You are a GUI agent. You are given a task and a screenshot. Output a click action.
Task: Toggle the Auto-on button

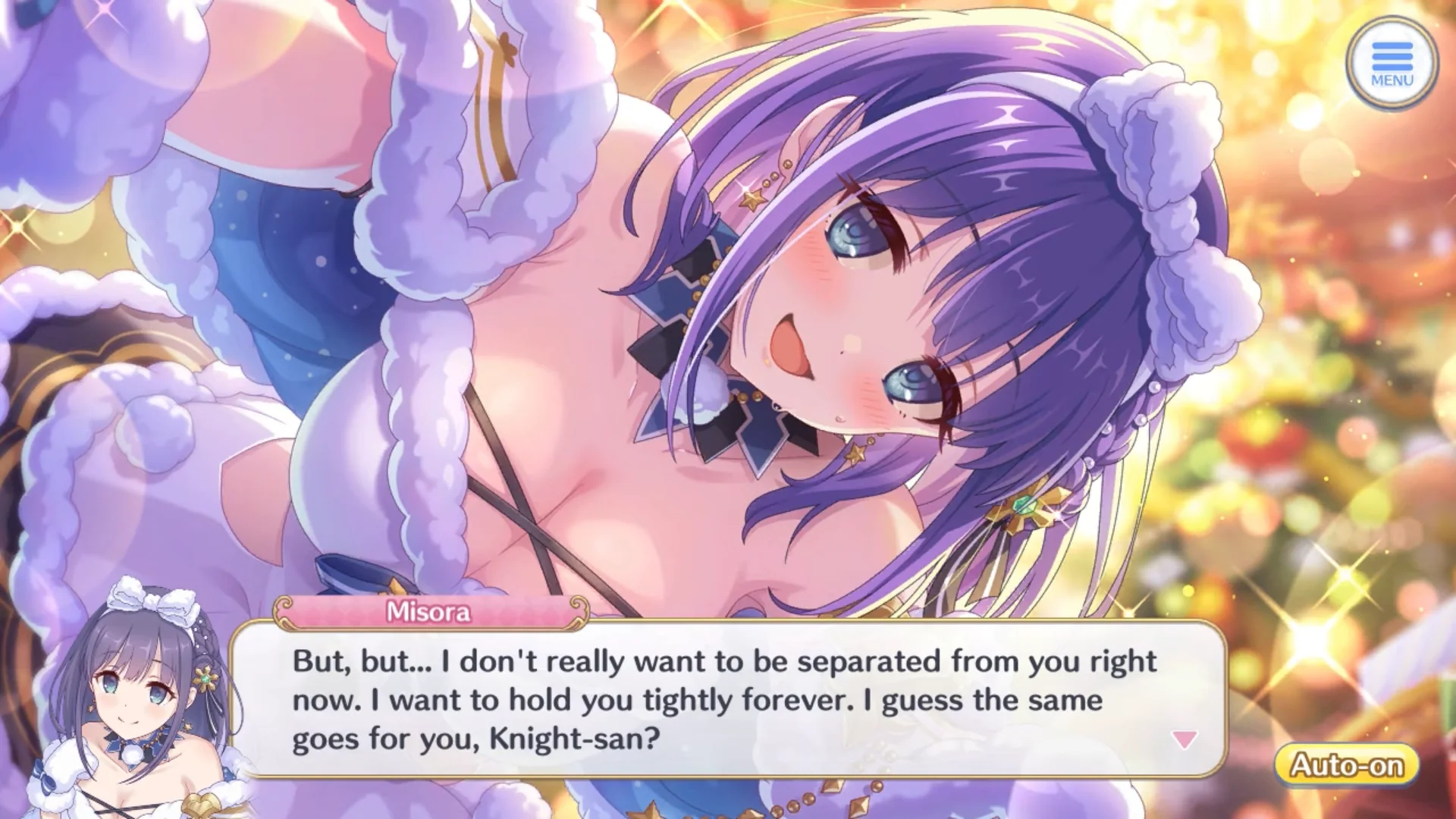click(x=1347, y=764)
